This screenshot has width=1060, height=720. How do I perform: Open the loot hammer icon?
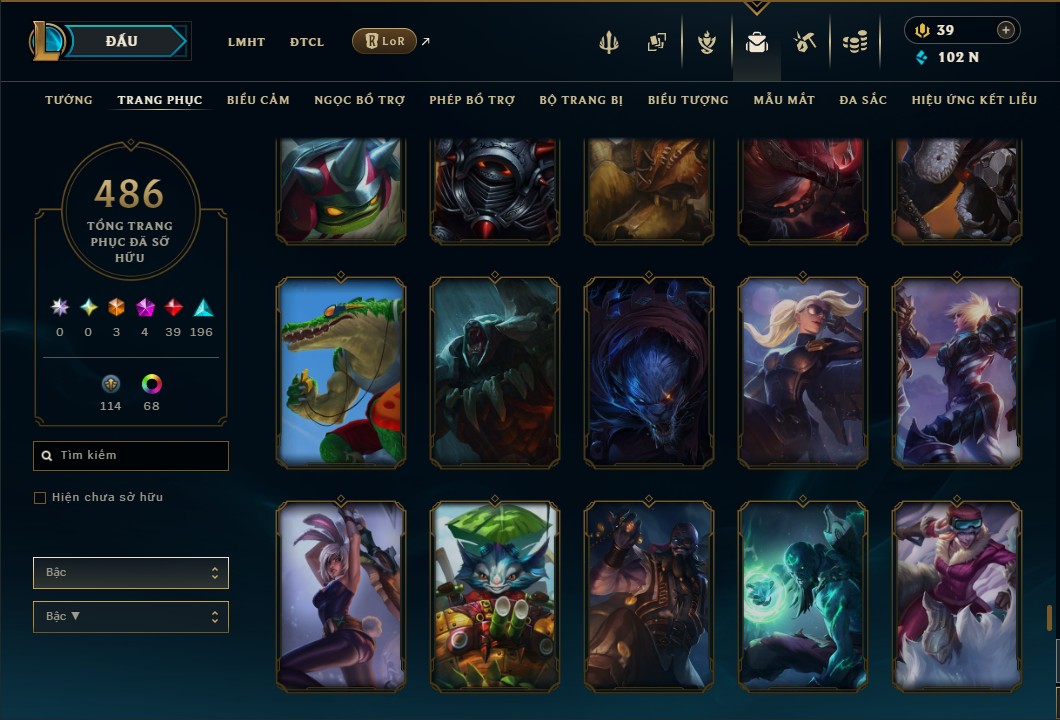point(805,42)
